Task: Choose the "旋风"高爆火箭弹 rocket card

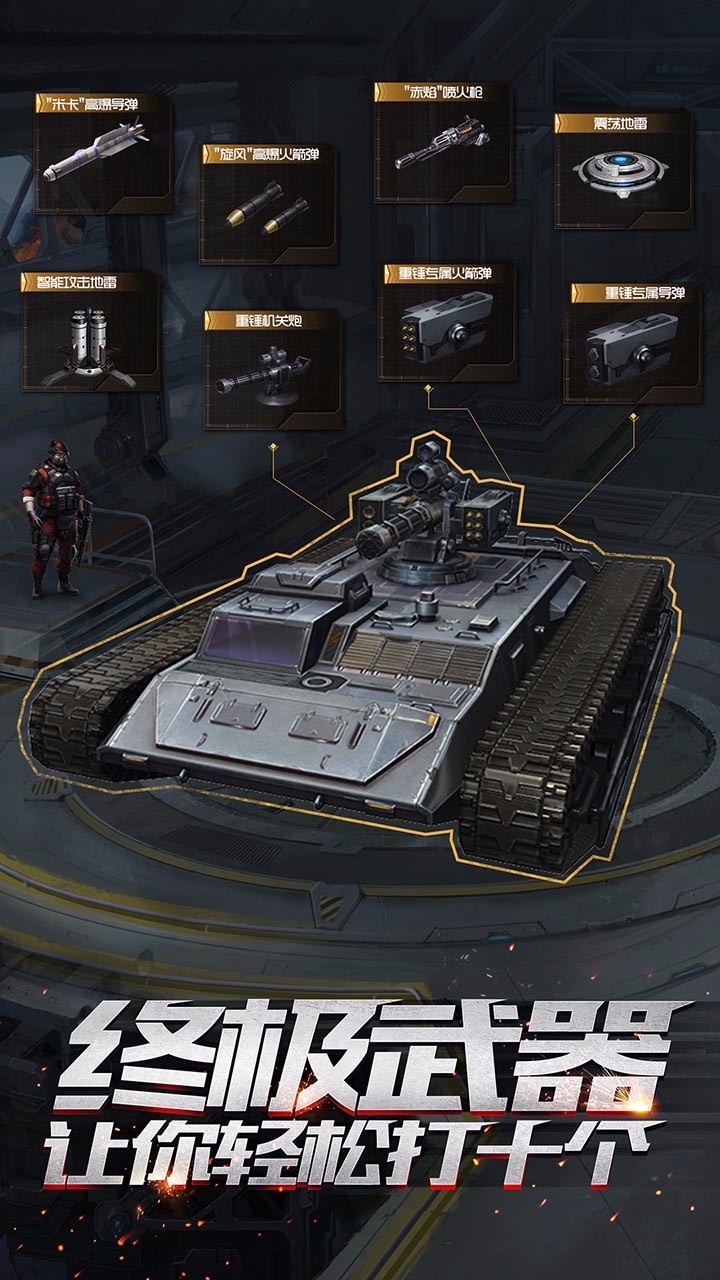Action: [269, 203]
